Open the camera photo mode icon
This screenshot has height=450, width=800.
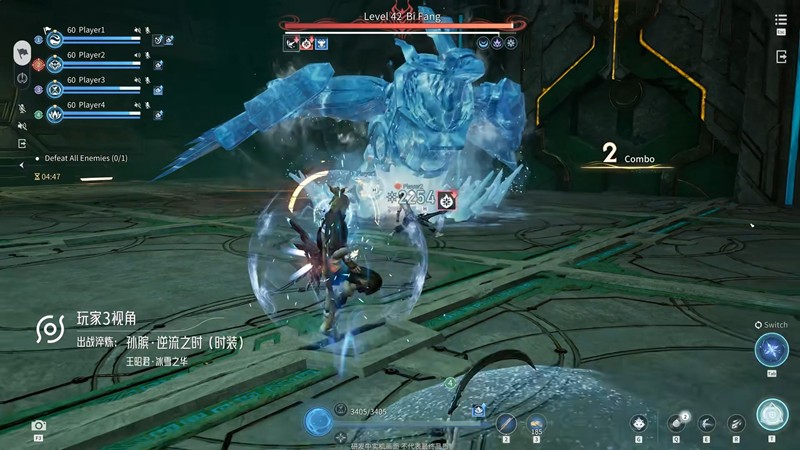tap(39, 426)
